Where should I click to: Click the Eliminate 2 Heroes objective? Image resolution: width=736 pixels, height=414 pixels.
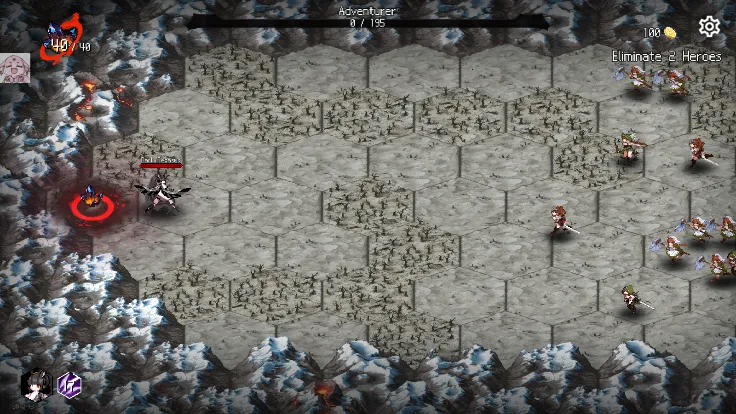[x=666, y=57]
